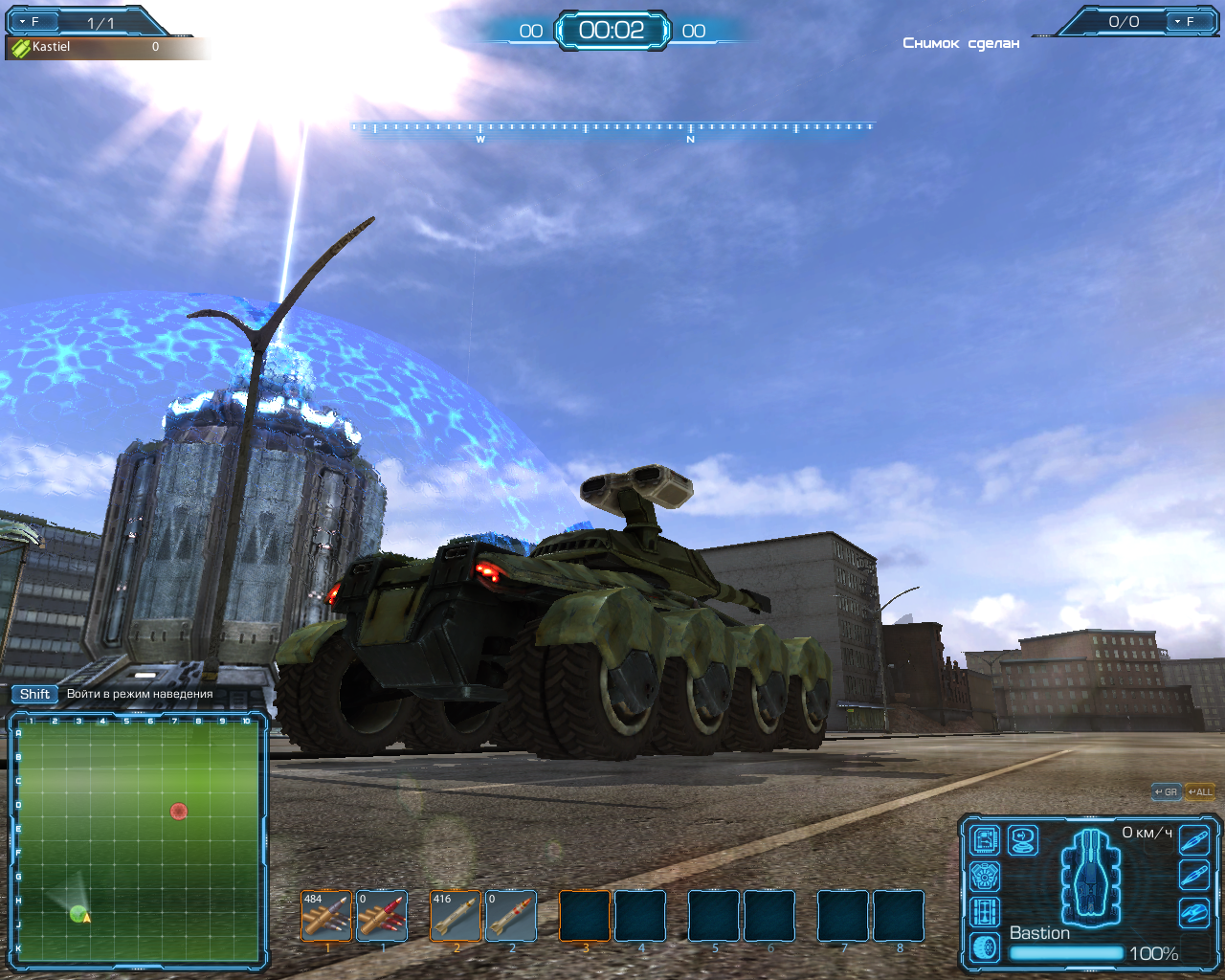This screenshot has width=1225, height=980.
Task: Click the radar dish module icon
Action: click(x=1023, y=840)
